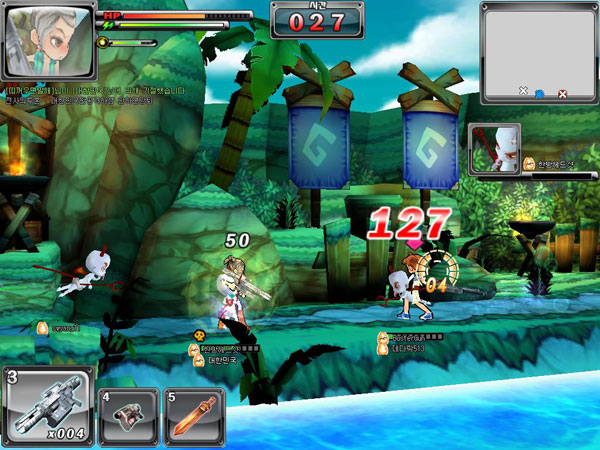This screenshot has height=450, width=600.
Task: Equip the orange sword in slot 5
Action: click(194, 413)
